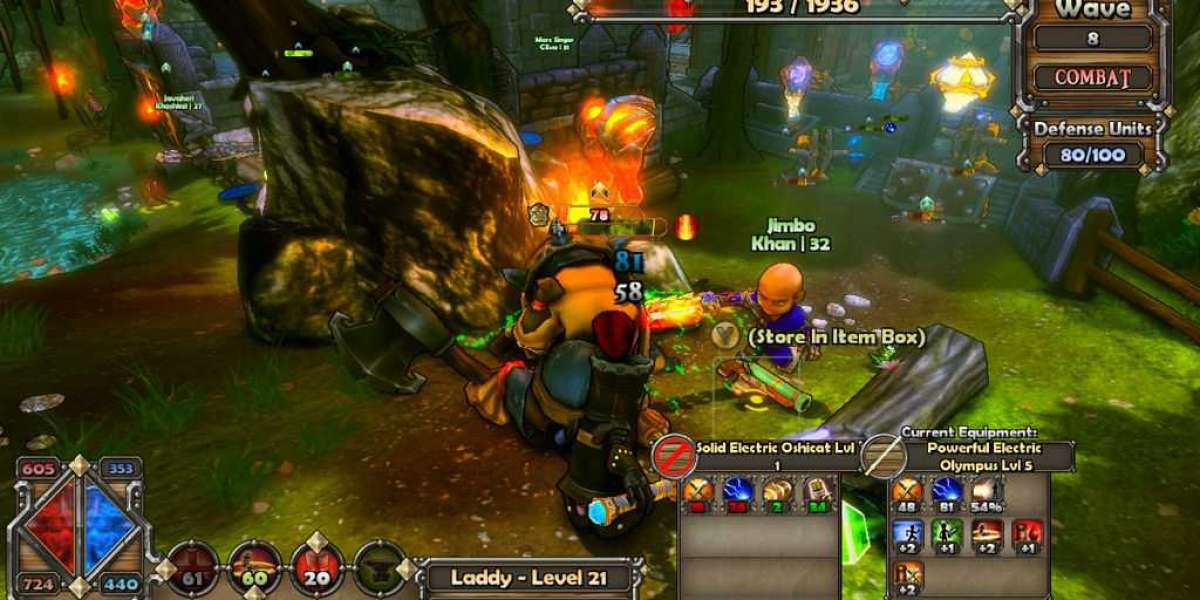Click the anvil ability icon
This screenshot has width=1200, height=600.
click(x=380, y=567)
